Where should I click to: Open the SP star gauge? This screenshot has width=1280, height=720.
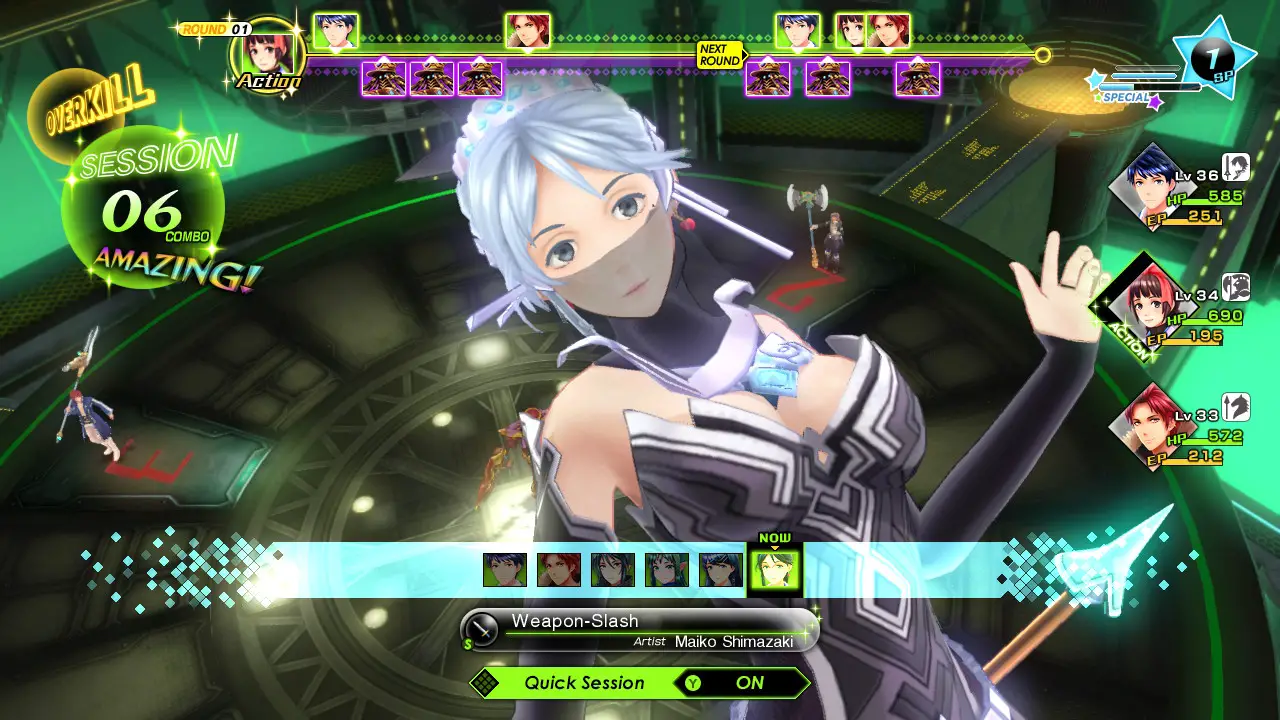click(x=1213, y=60)
